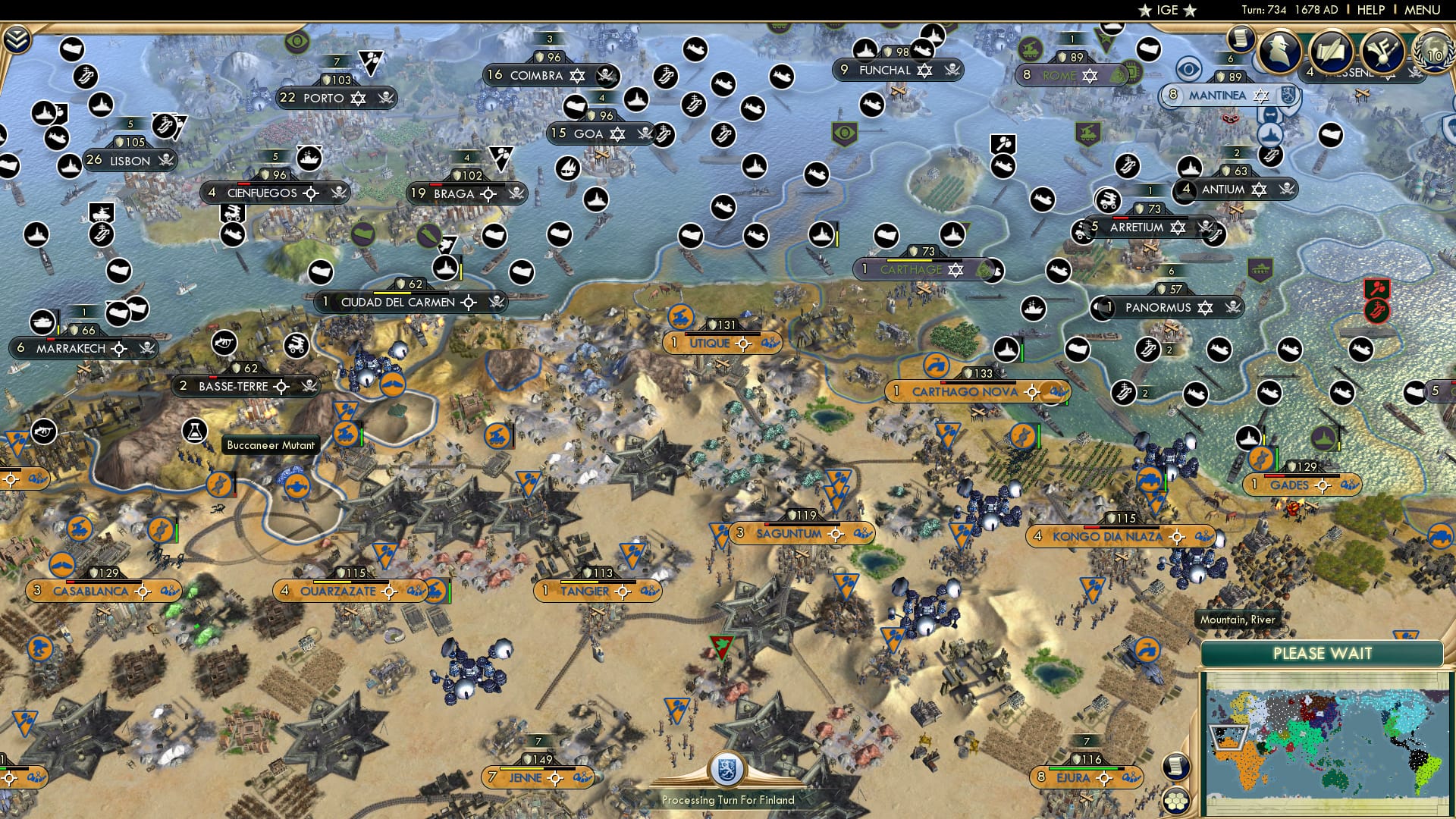The width and height of the screenshot is (1456, 819).
Task: Click the connection icon on Casablanca's banner
Action: point(170,591)
